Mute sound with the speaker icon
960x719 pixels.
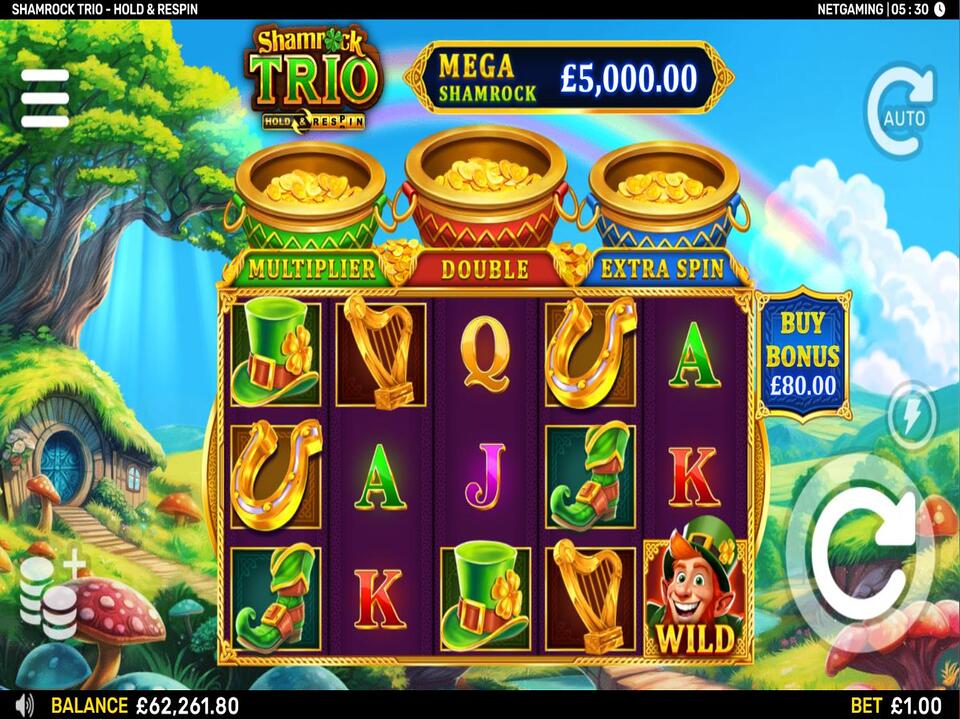[24, 705]
